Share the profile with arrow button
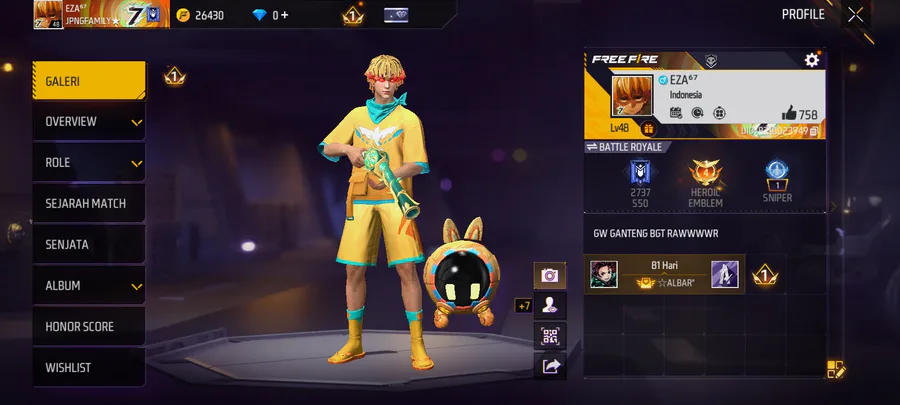The image size is (900, 405). (549, 367)
